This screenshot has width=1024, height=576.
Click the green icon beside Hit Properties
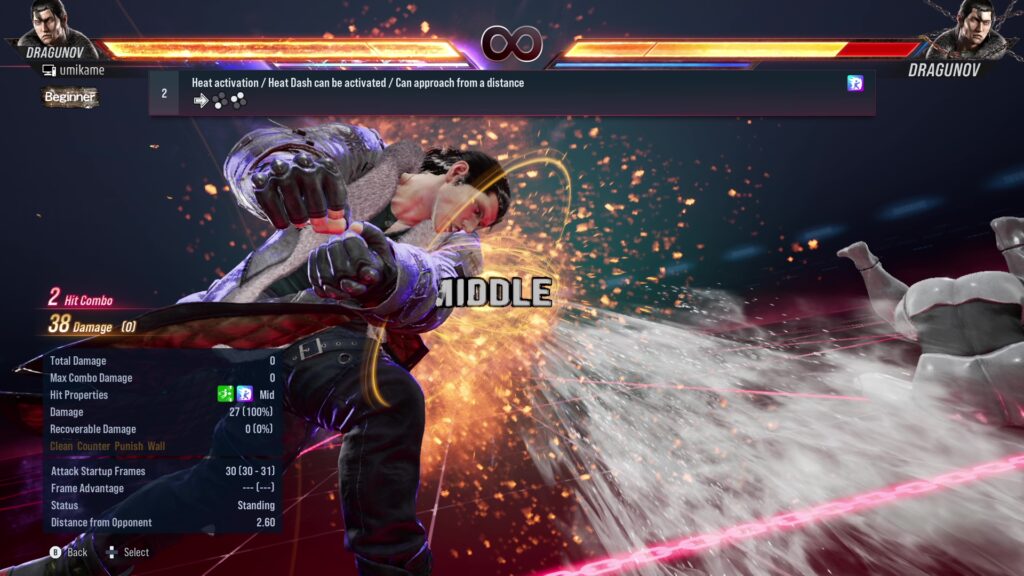point(226,395)
